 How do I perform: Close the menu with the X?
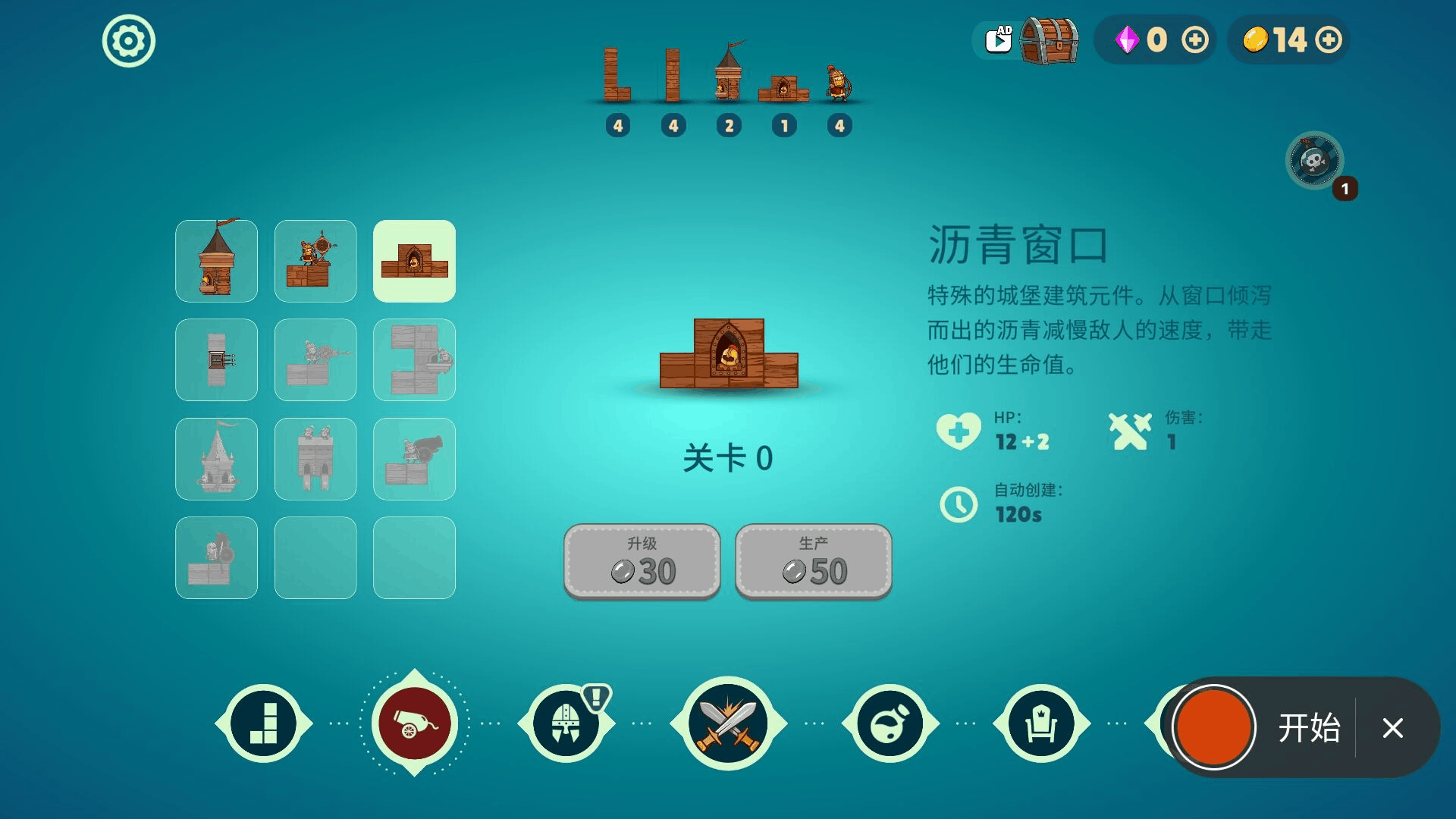coord(1392,729)
